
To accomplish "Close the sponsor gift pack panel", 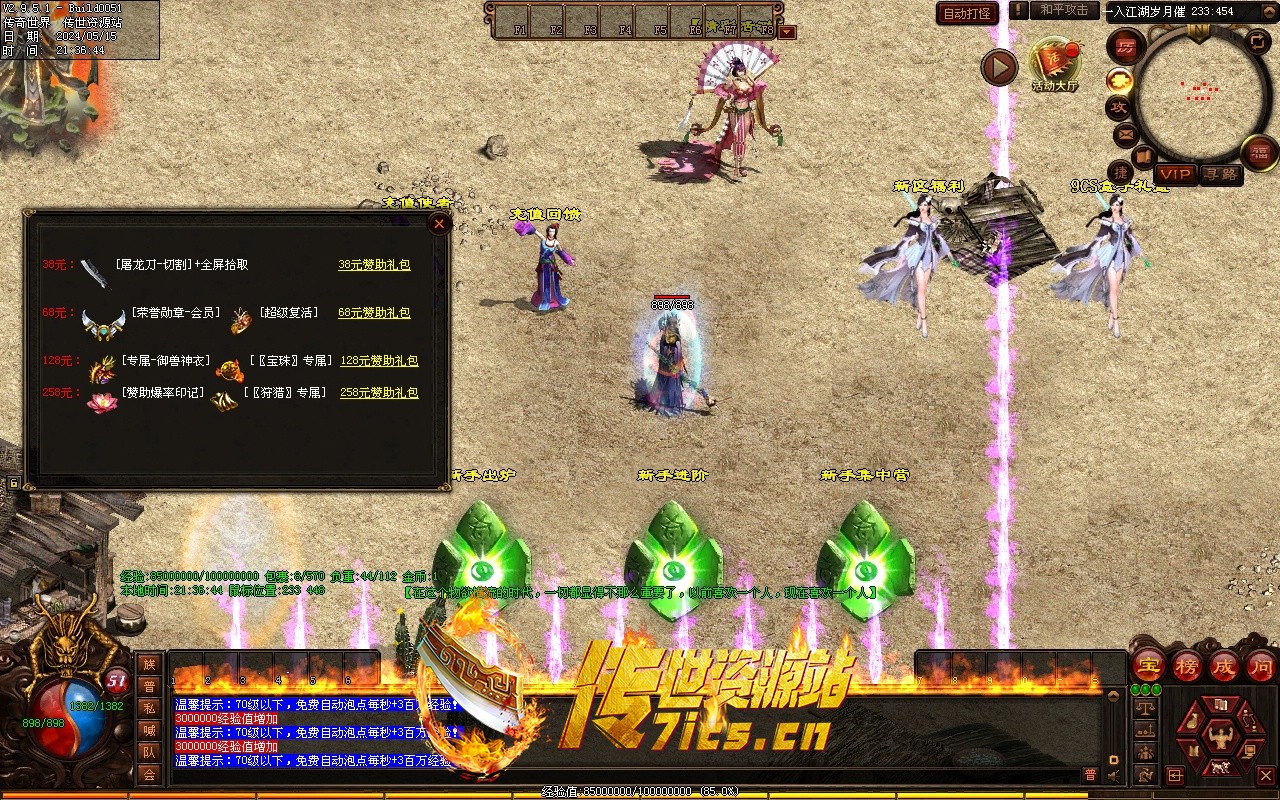I will coord(439,224).
